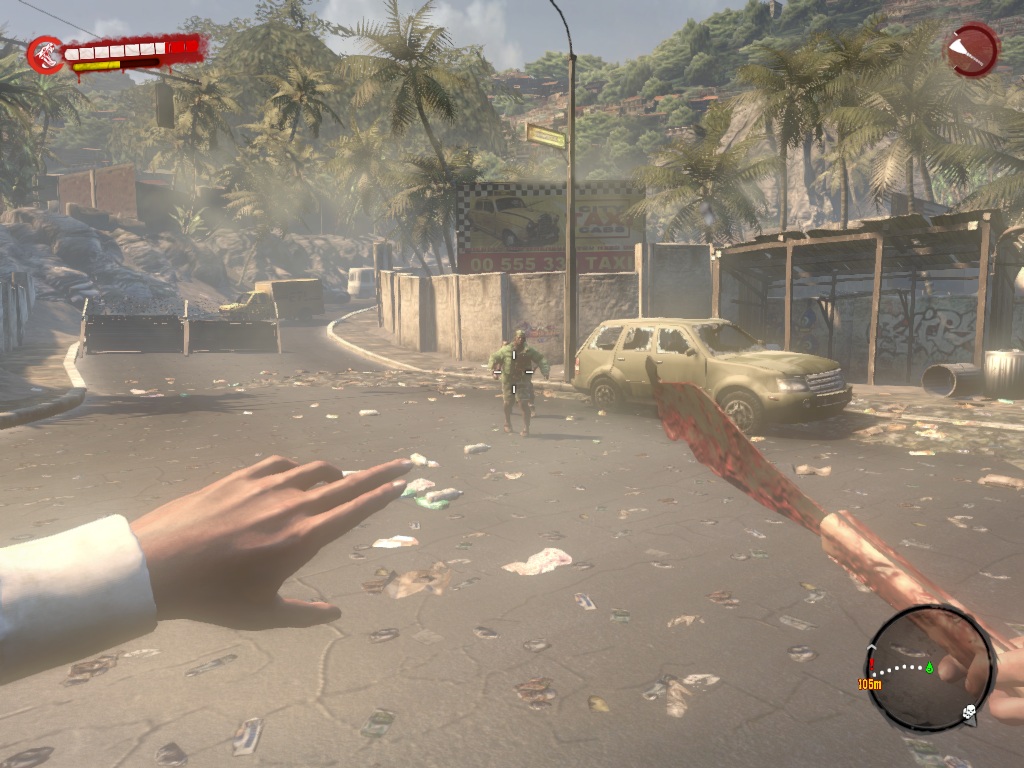This screenshot has width=1024, height=768.
Task: Click the skull marker on the minimap
Action: (968, 712)
